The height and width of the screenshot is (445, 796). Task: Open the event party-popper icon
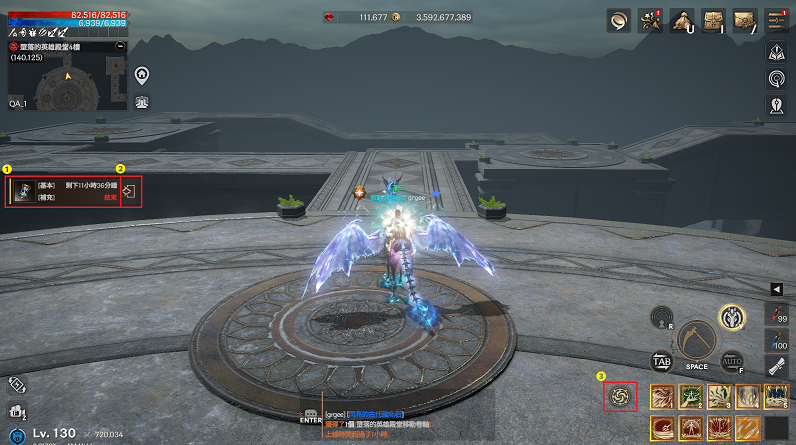point(651,19)
